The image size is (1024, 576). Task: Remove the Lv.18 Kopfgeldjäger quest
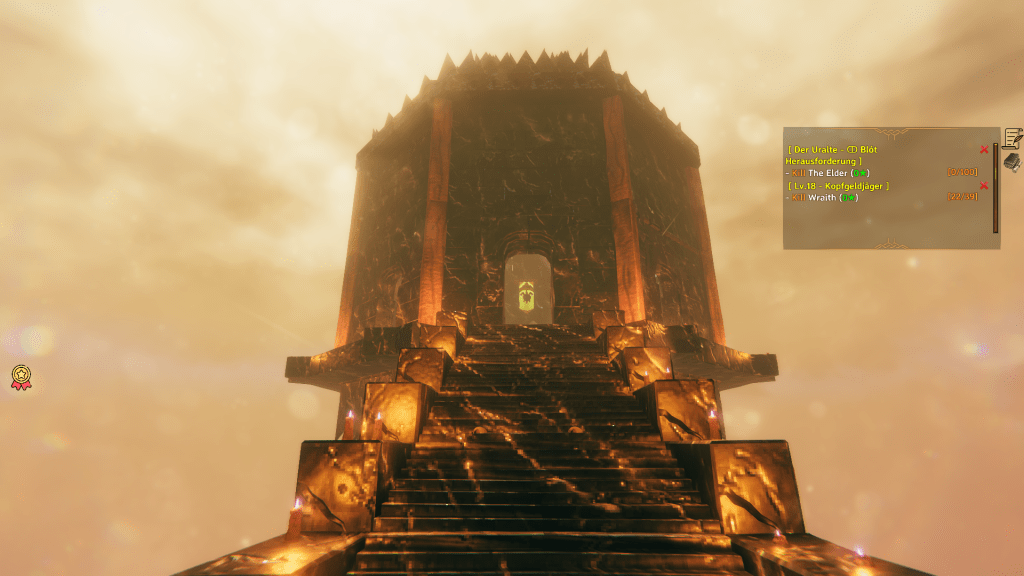point(984,185)
